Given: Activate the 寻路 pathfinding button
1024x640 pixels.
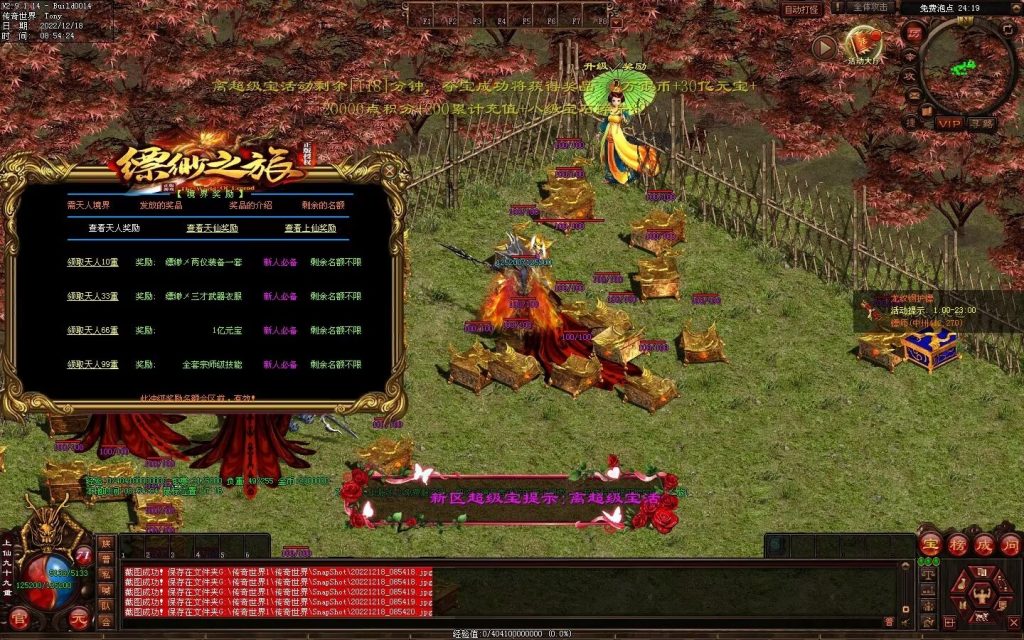Looking at the screenshot, I should click(981, 123).
